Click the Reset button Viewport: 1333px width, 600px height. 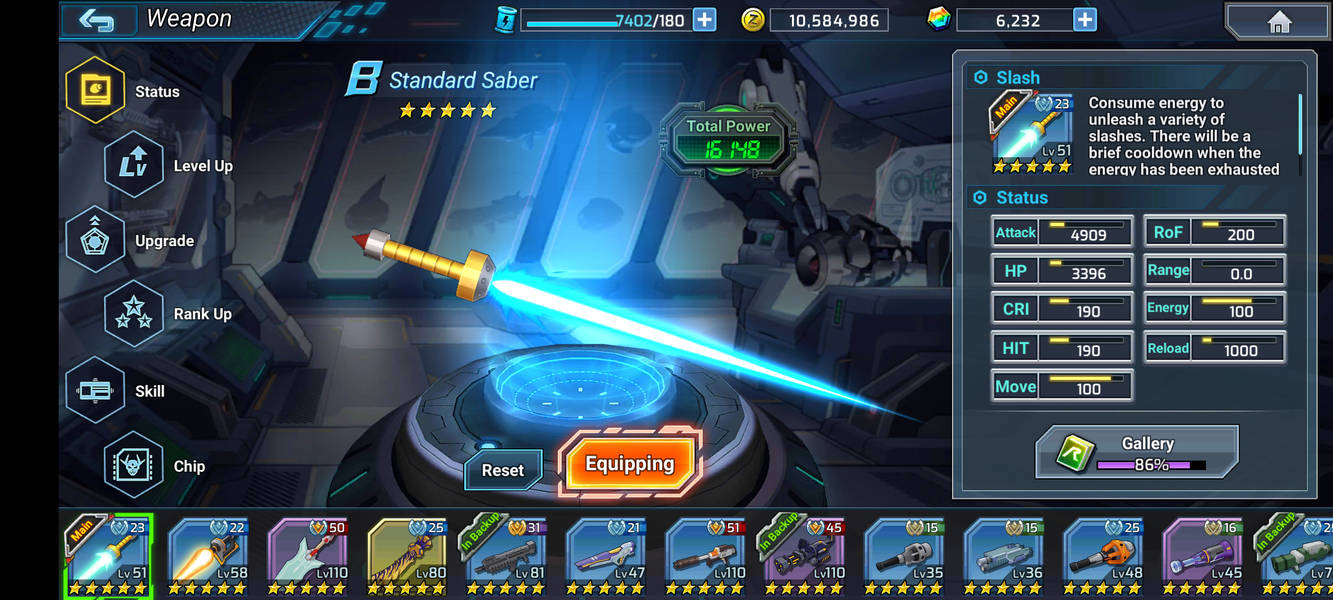pos(502,470)
